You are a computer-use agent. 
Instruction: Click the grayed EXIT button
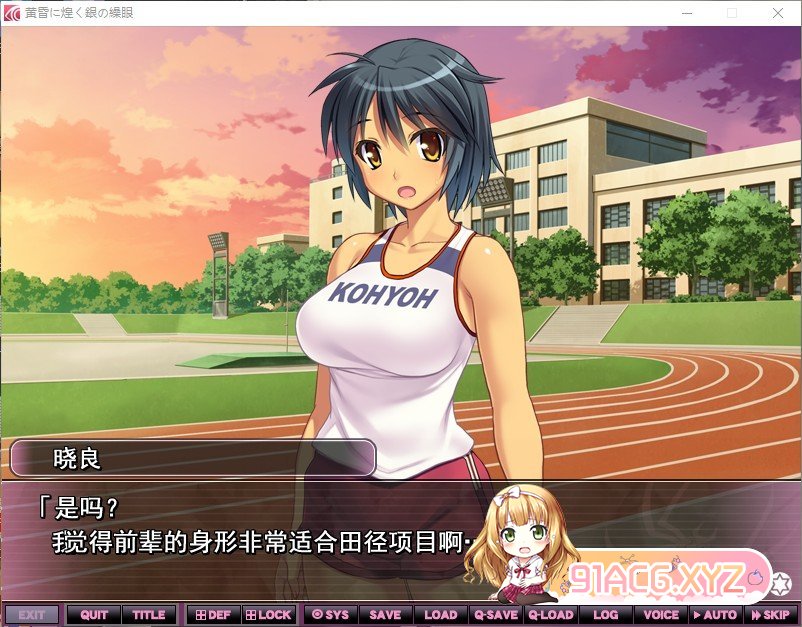pyautogui.click(x=32, y=615)
